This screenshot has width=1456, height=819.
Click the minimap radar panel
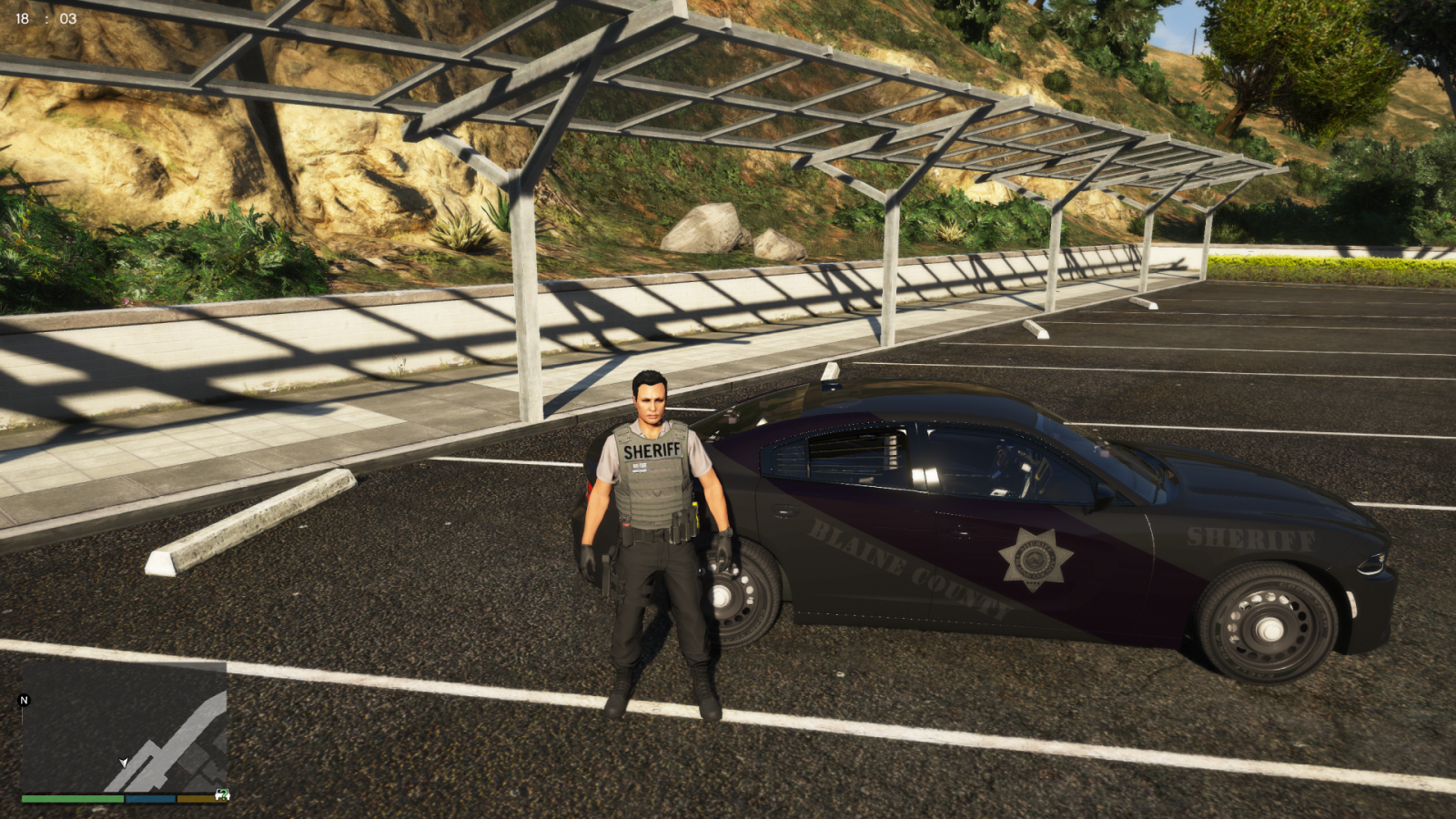124,726
